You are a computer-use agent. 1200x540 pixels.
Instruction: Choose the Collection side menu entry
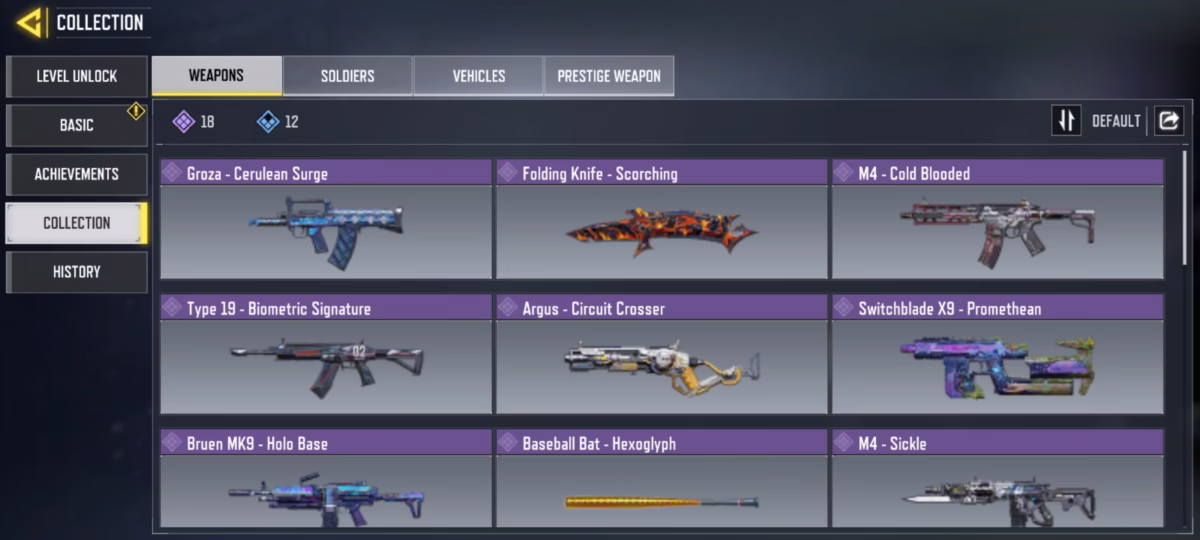coord(77,223)
